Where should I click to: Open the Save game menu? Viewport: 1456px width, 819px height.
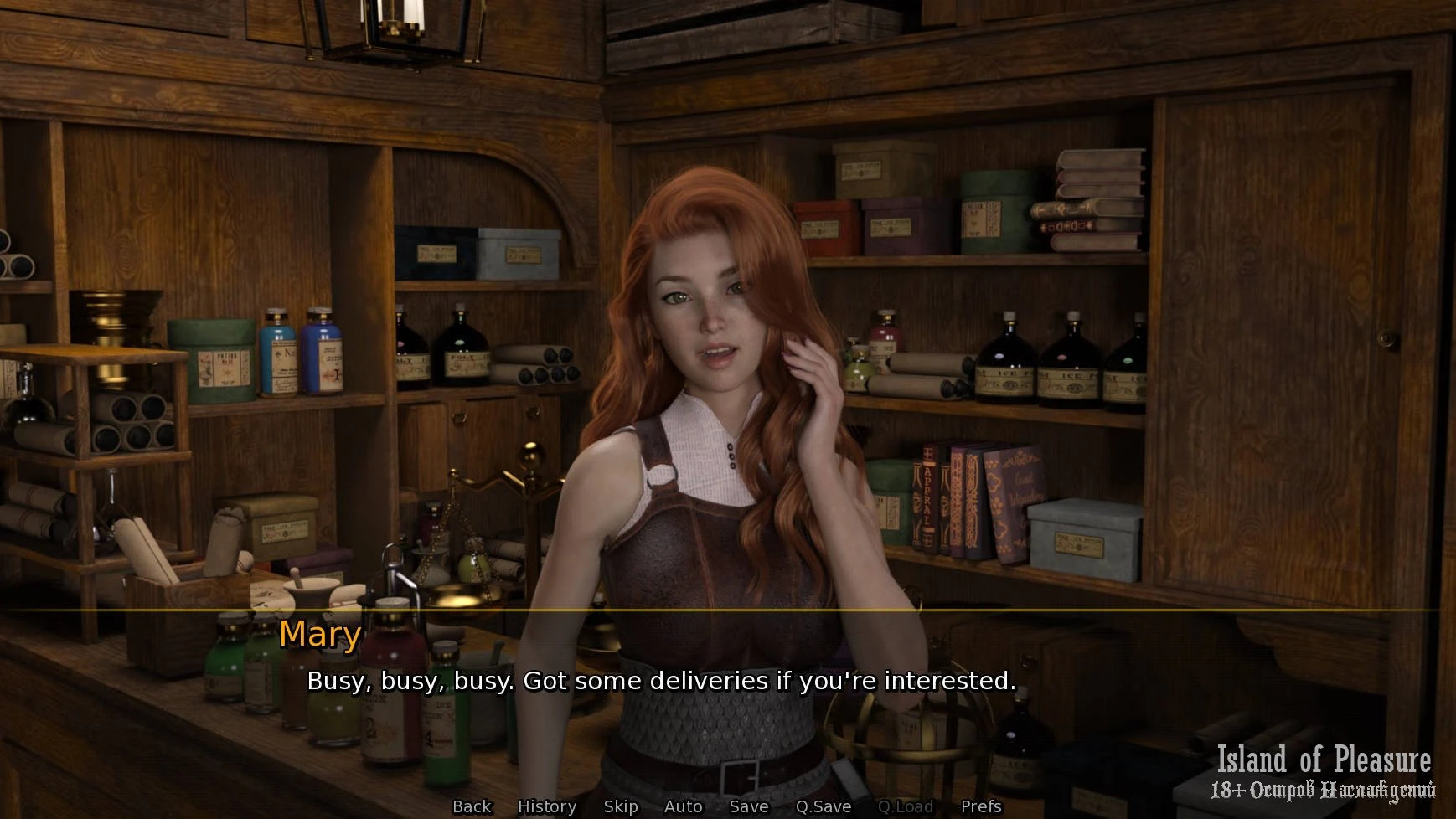[748, 806]
